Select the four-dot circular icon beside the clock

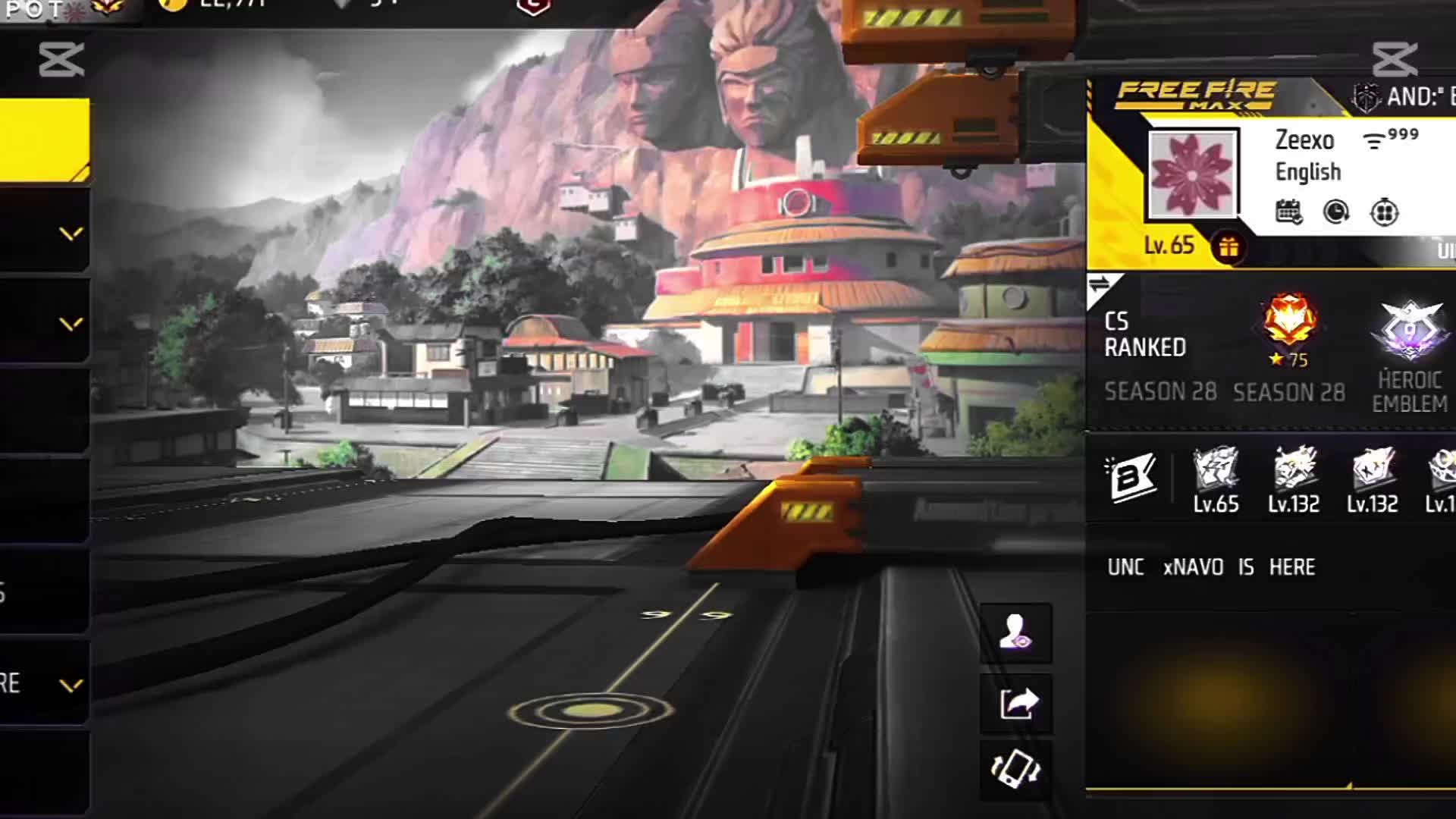(1384, 212)
